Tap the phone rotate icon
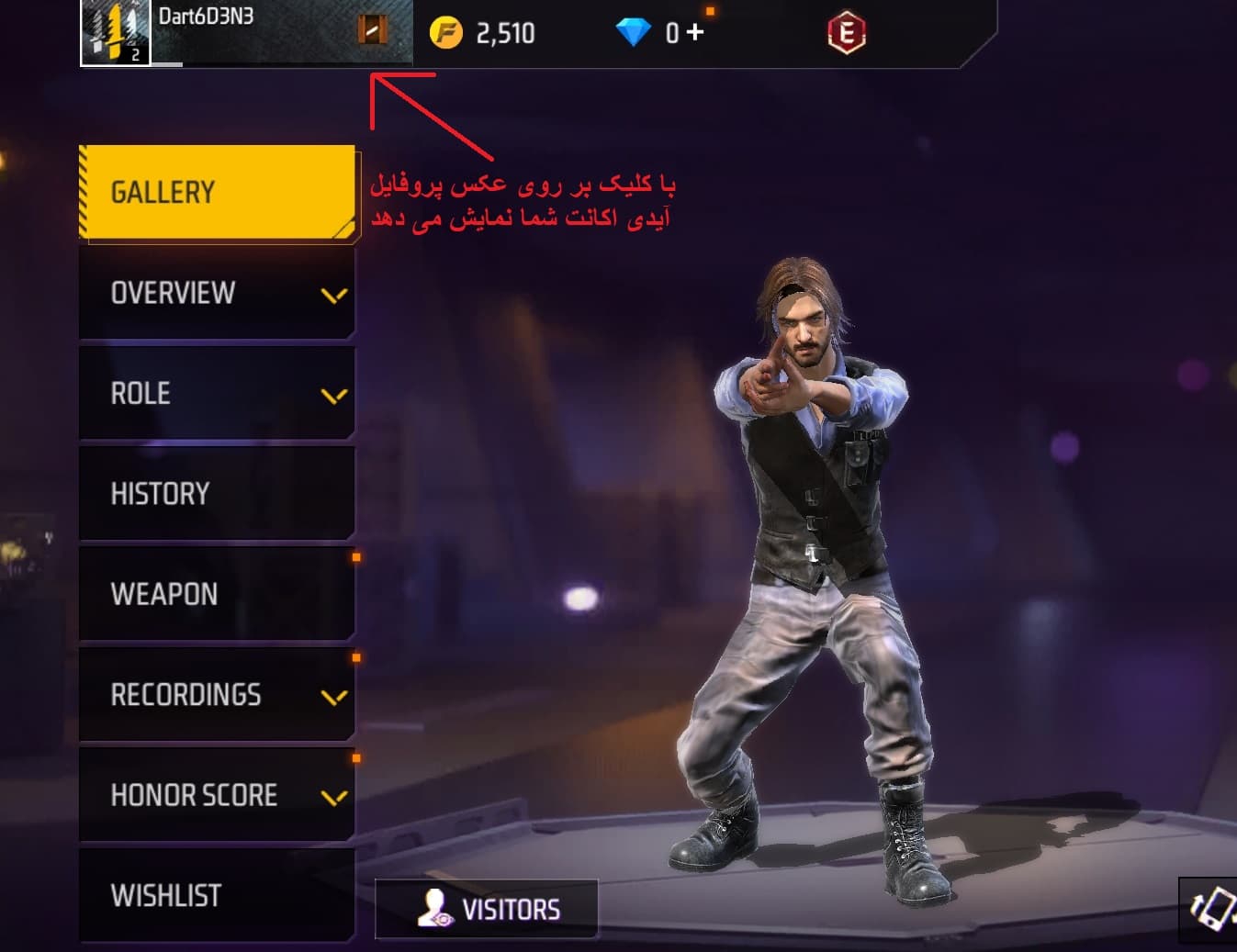 [1210, 909]
